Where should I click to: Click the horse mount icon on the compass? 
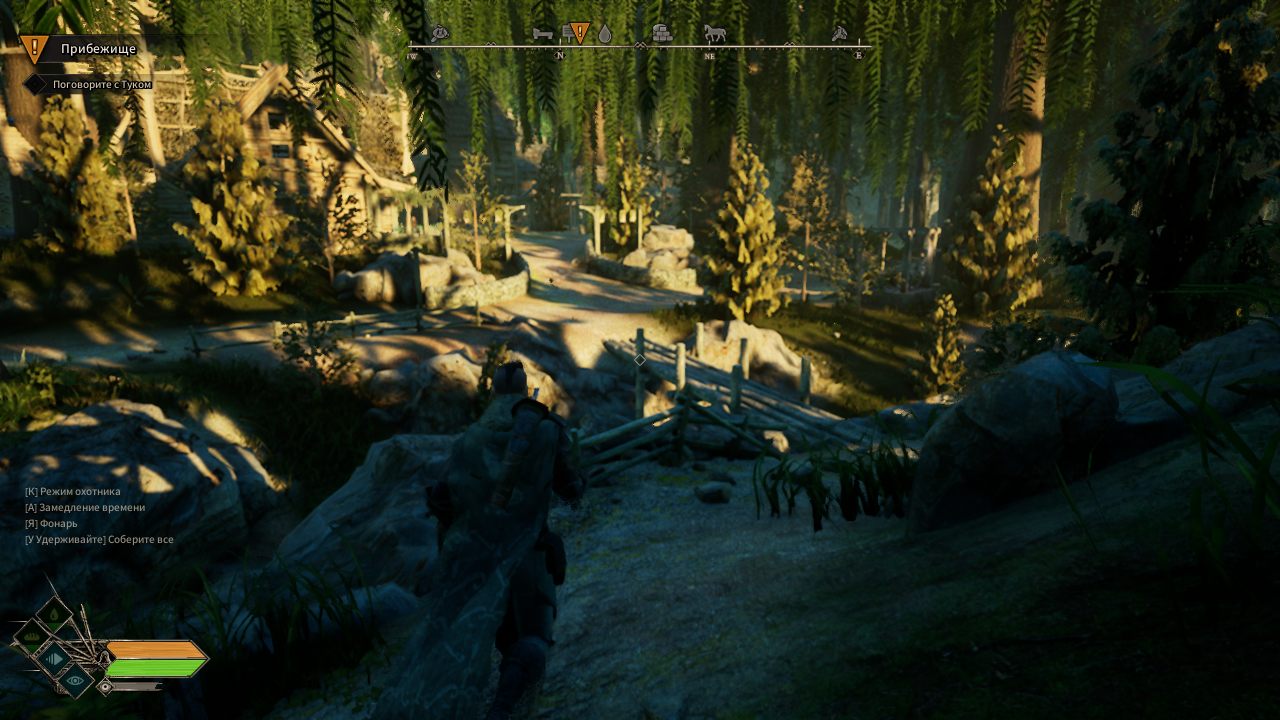[x=713, y=33]
